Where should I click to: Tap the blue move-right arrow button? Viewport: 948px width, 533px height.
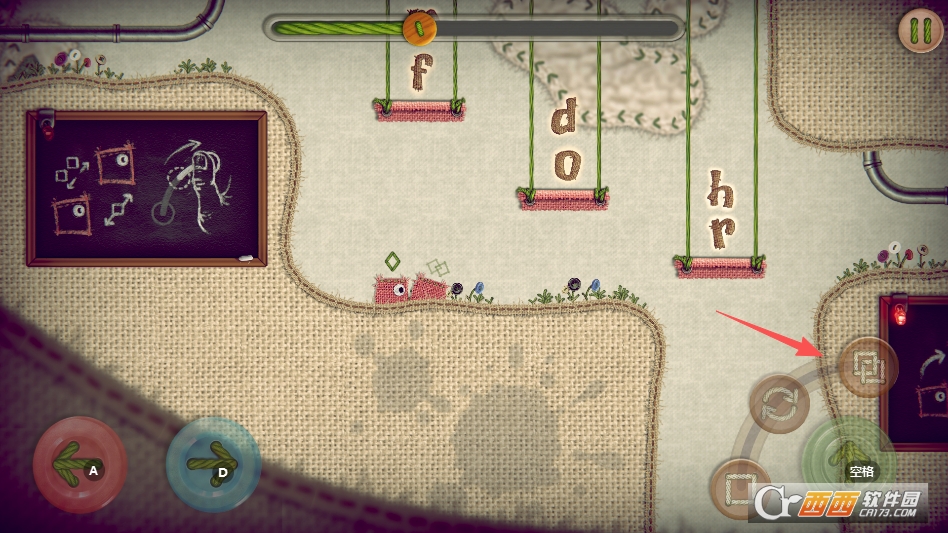pos(212,465)
